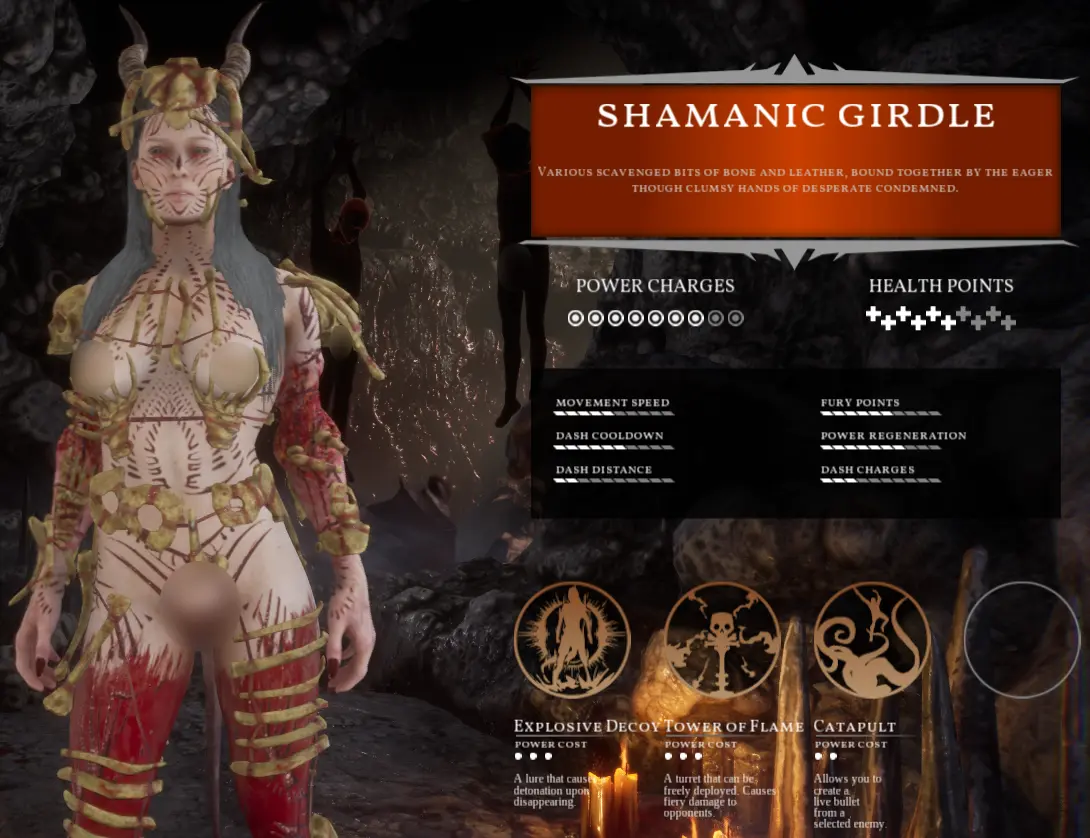
Task: Pick the Catapult power icon
Action: 872,640
